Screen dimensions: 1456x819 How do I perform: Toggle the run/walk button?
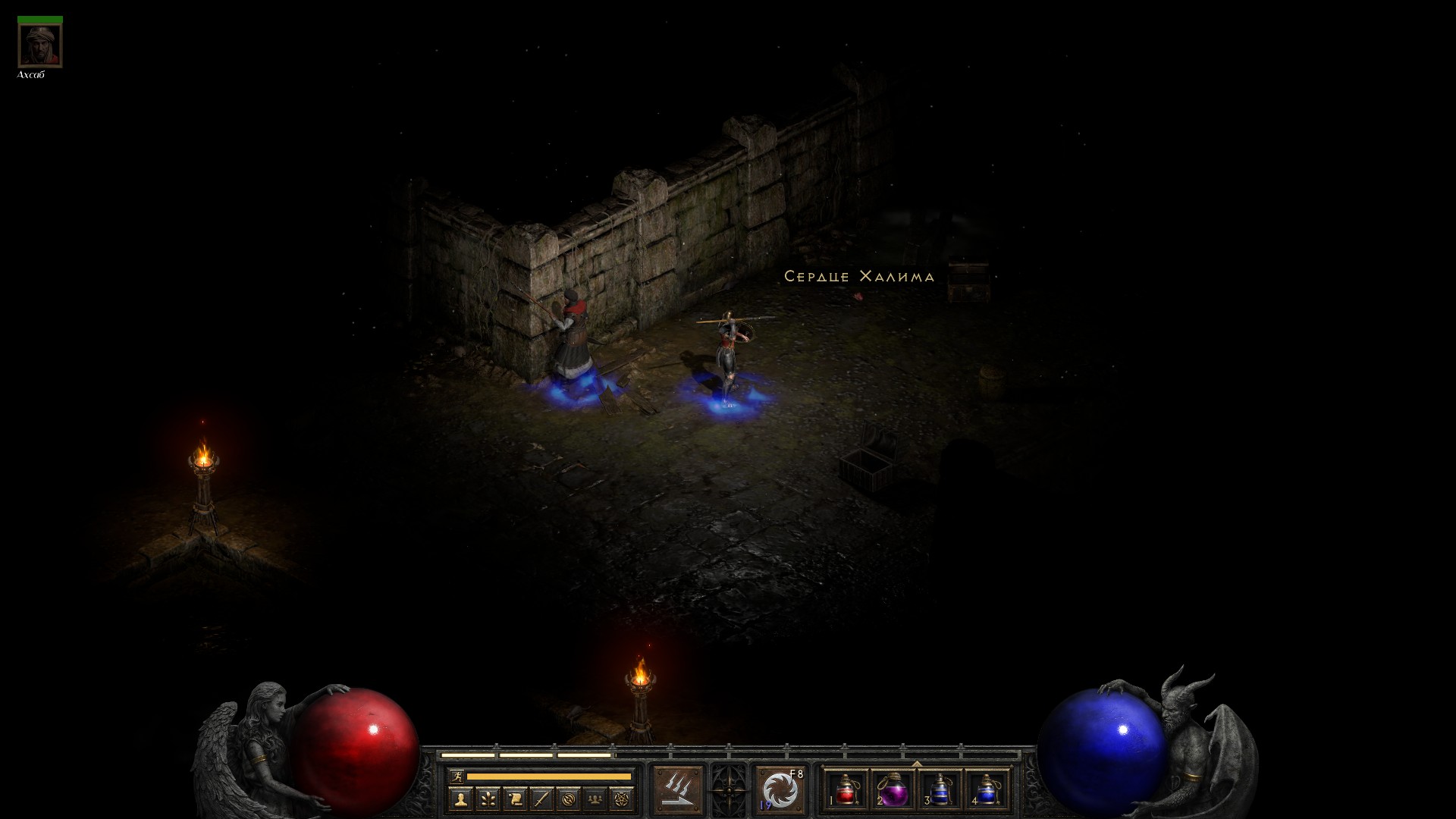pos(456,776)
